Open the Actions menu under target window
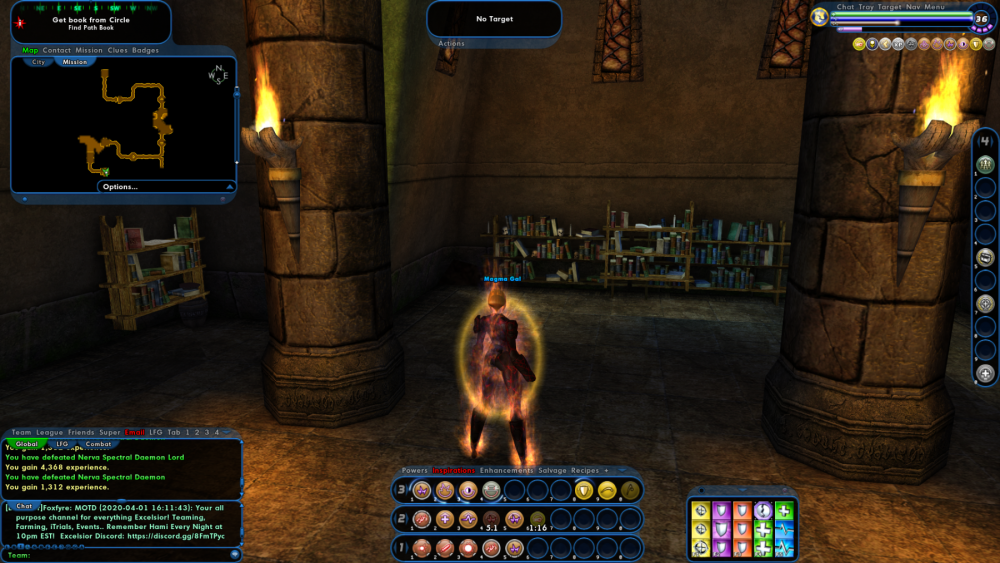The width and height of the screenshot is (1000, 563). 451,44
